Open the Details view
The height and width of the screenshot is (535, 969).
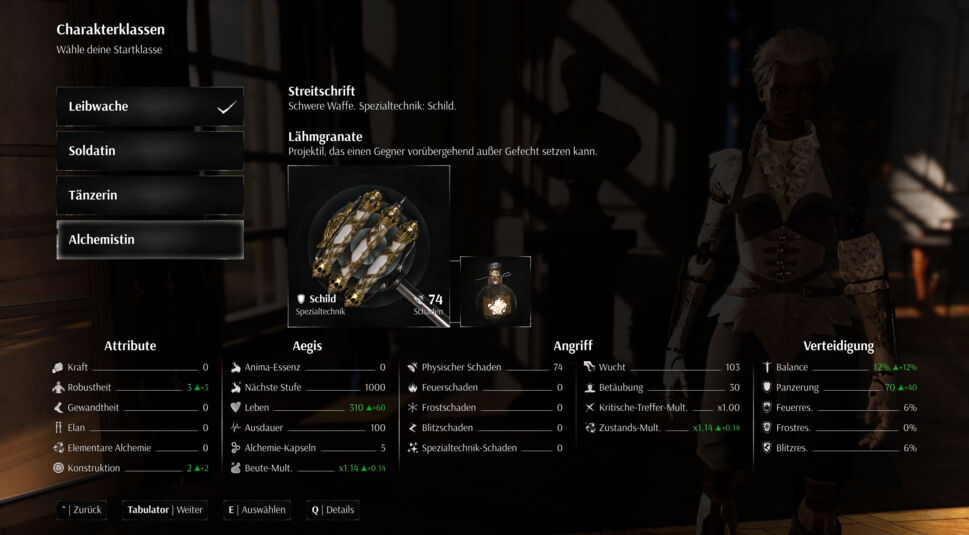click(334, 510)
